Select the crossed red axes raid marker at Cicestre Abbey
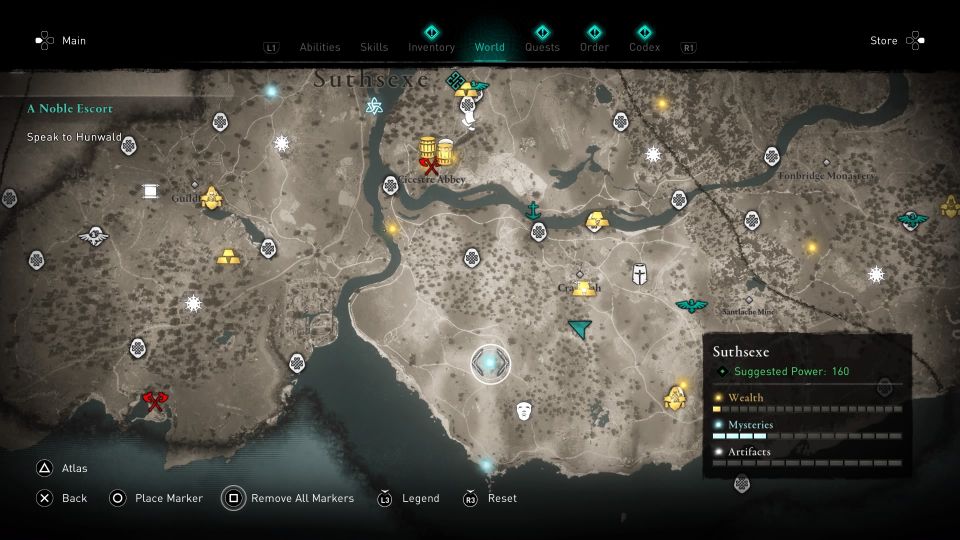960x540 pixels. click(x=431, y=167)
